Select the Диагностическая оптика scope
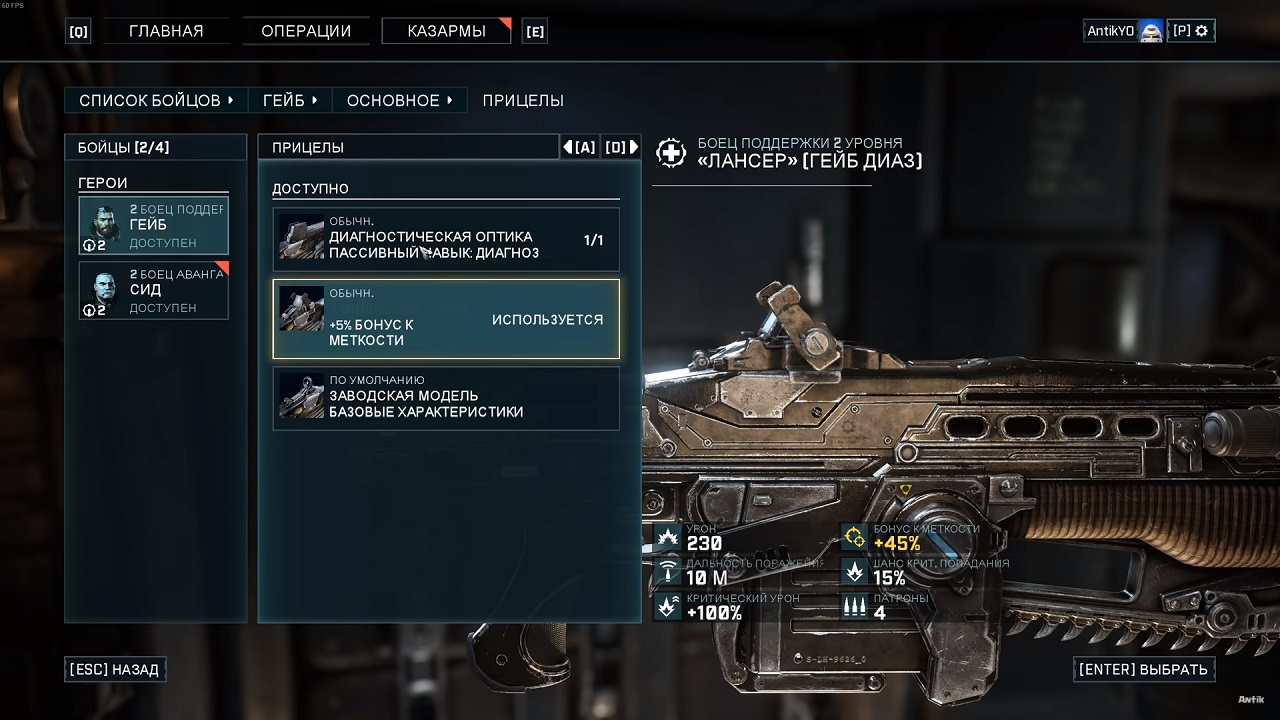This screenshot has height=720, width=1280. tap(446, 239)
